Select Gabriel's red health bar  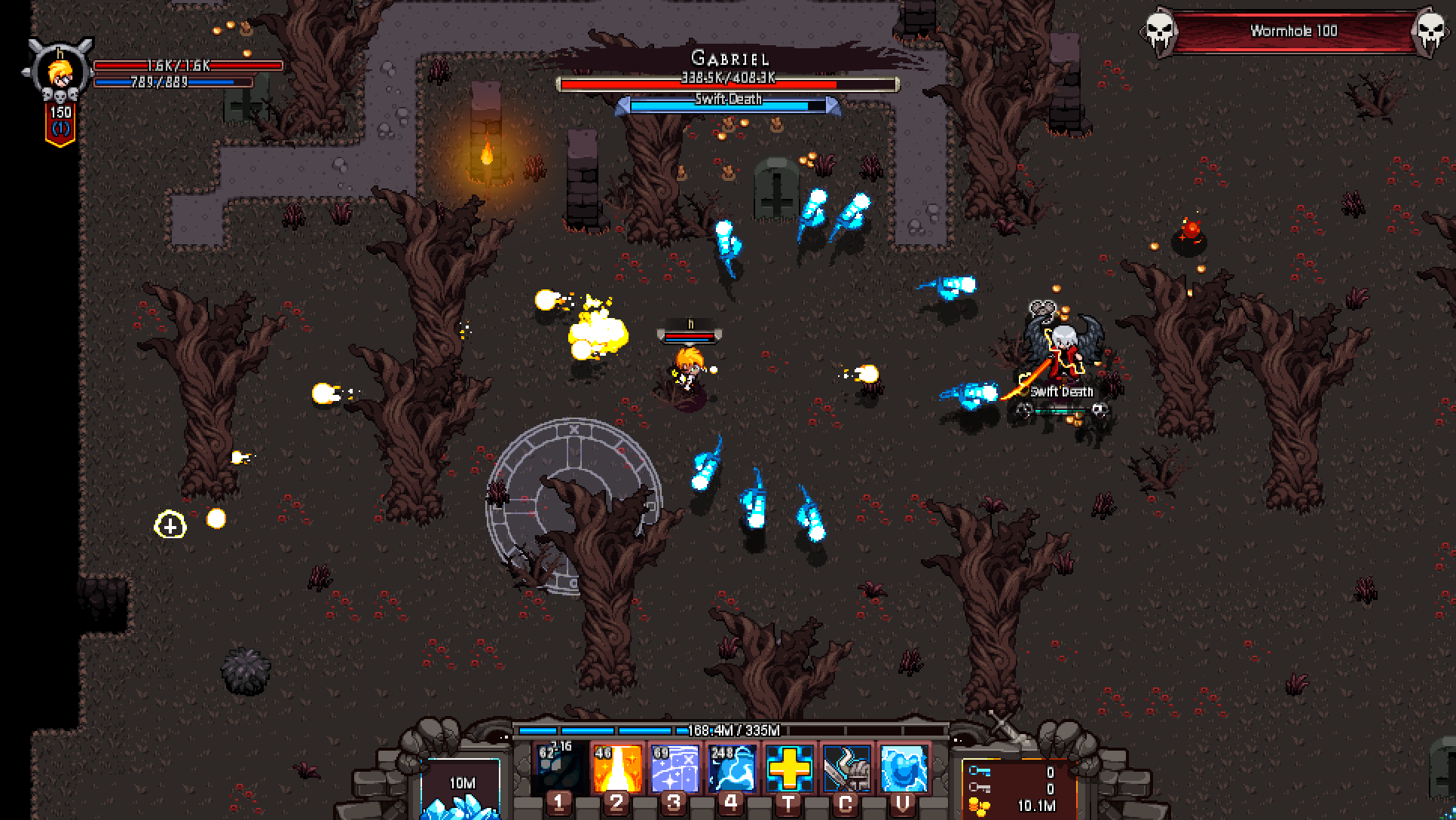(727, 84)
